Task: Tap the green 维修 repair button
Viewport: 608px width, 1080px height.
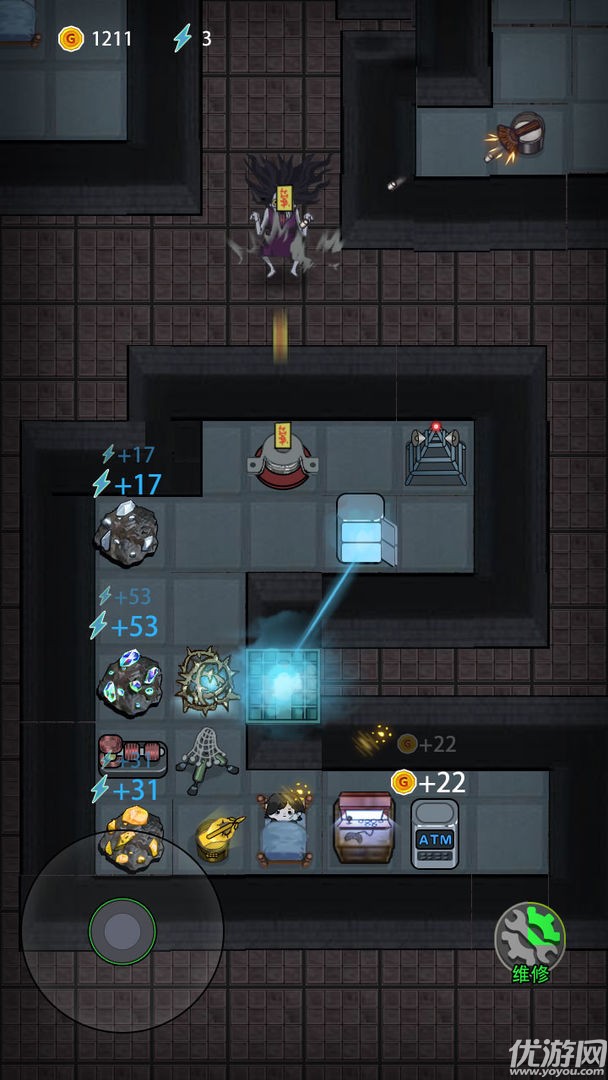Action: point(530,938)
